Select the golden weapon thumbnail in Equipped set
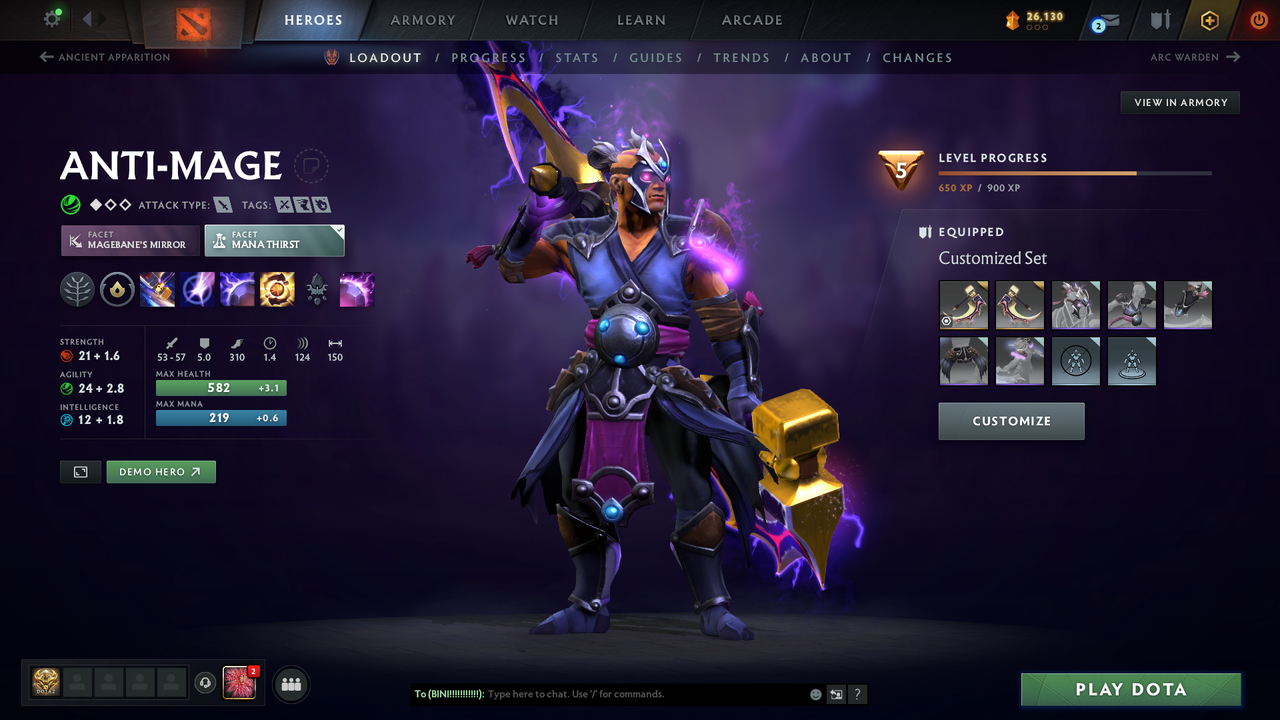This screenshot has width=1280, height=720. (963, 305)
